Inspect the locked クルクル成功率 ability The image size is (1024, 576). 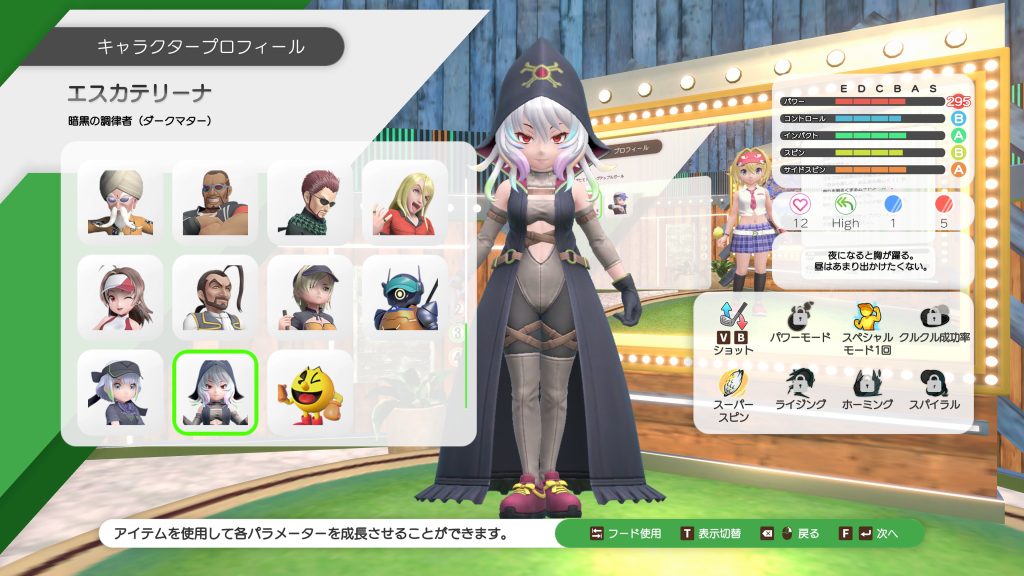[934, 320]
